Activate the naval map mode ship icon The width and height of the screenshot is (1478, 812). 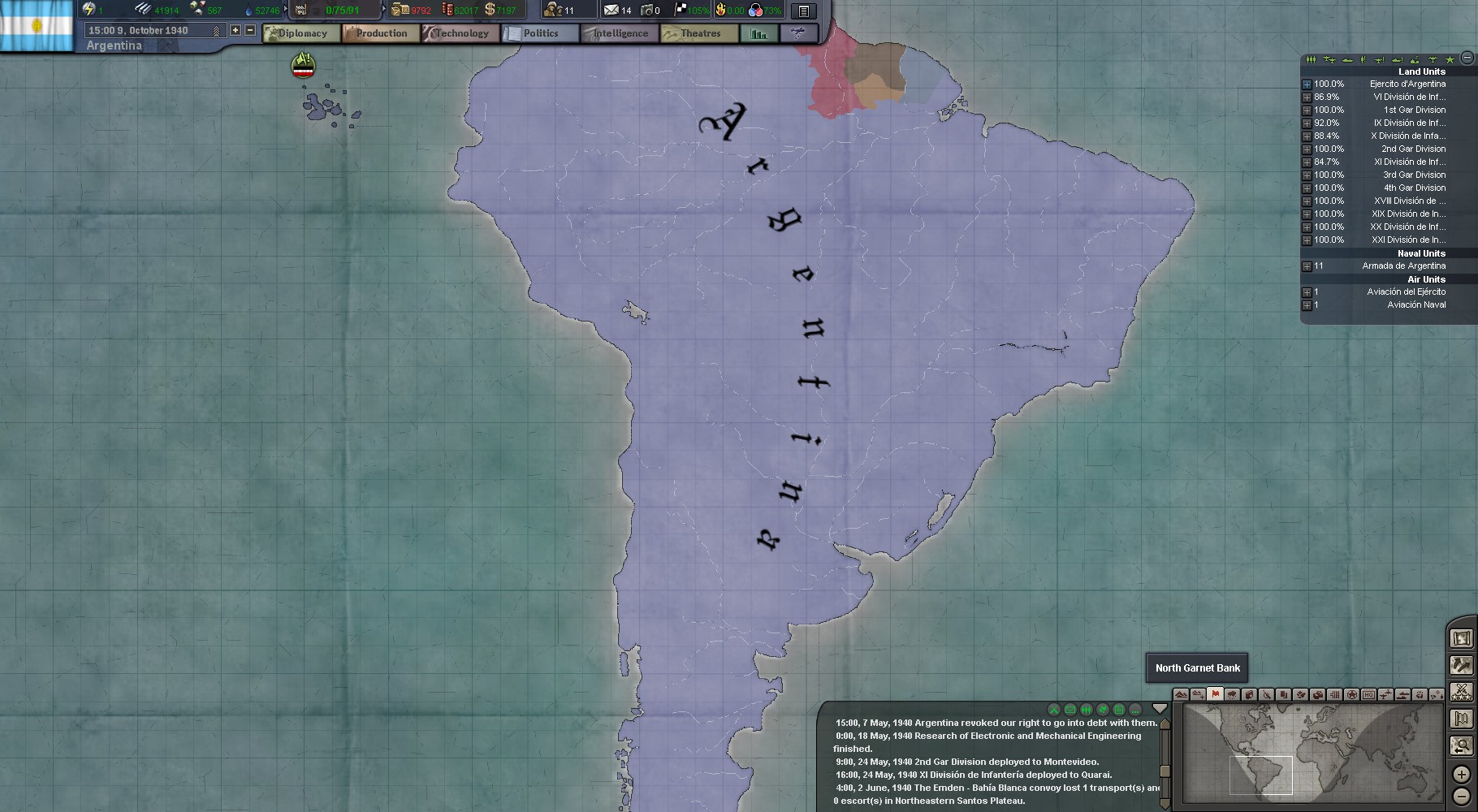pos(1405,695)
